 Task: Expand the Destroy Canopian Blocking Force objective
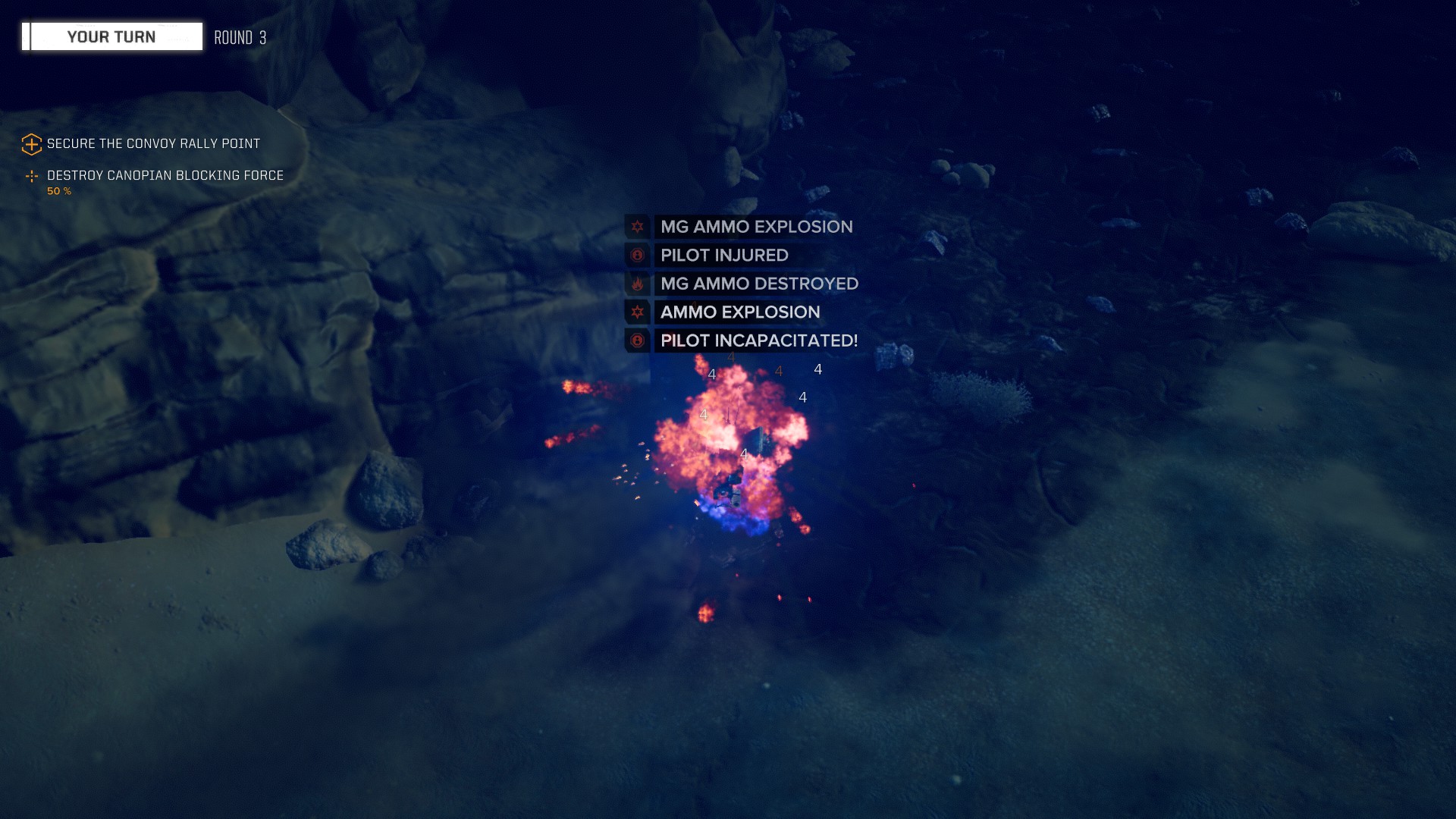165,175
